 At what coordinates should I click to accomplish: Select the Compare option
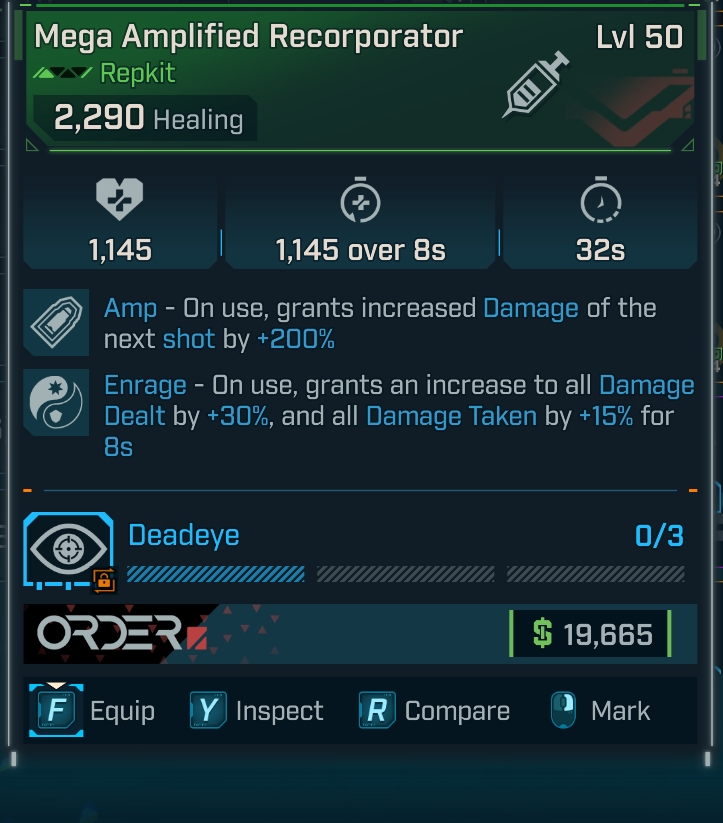[435, 711]
